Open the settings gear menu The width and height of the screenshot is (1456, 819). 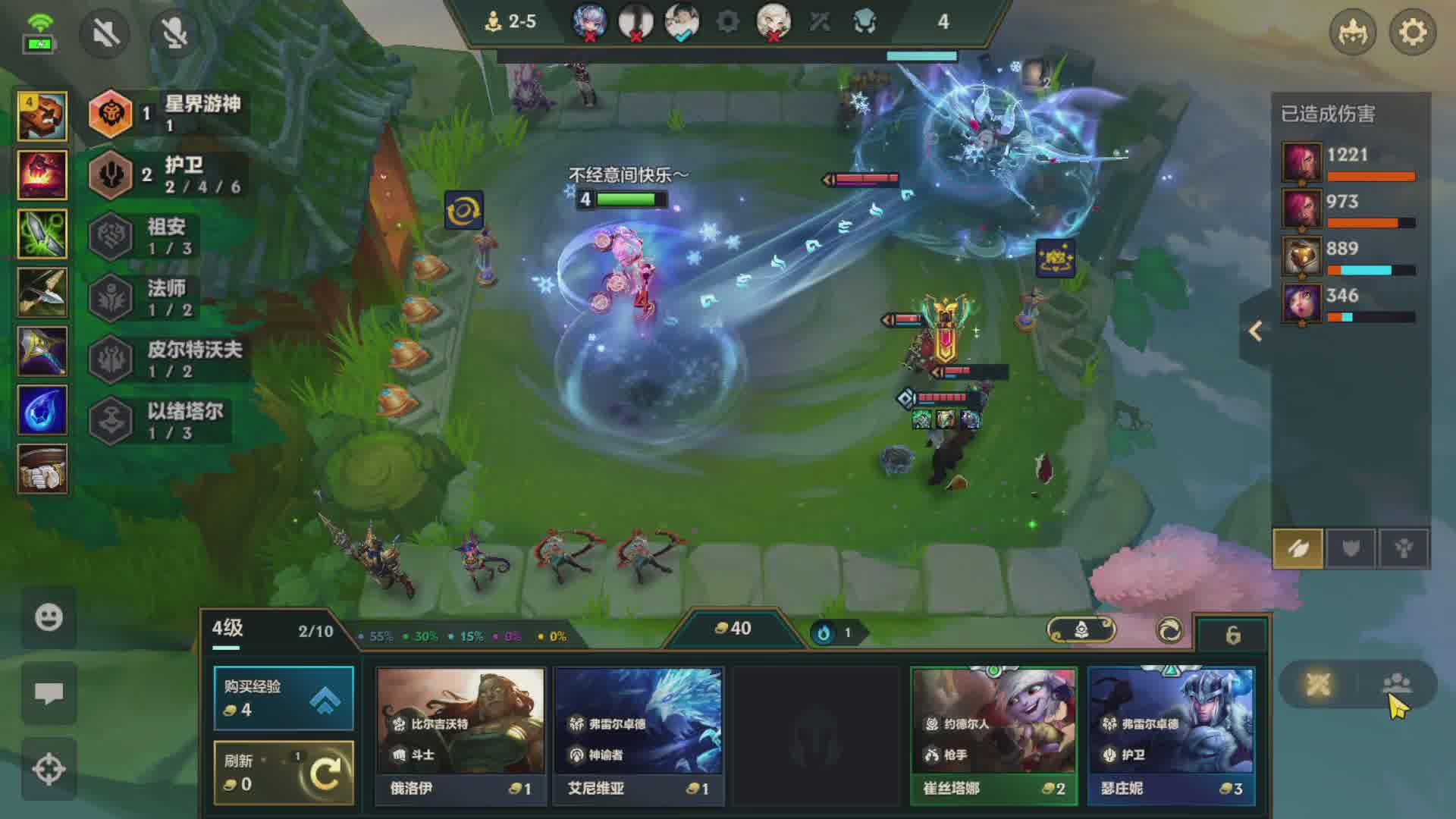tap(1412, 33)
